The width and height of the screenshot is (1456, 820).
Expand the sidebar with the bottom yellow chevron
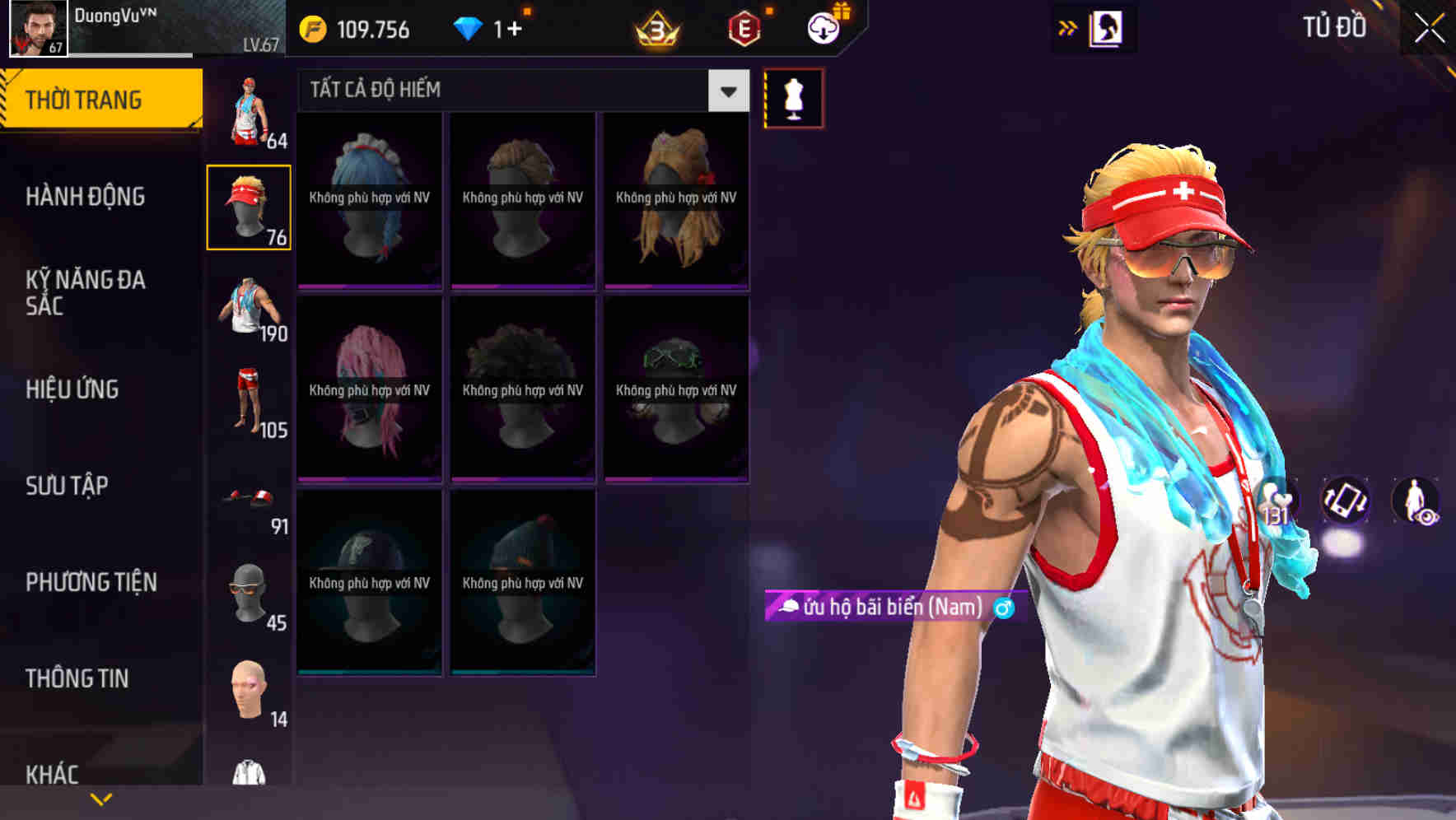[x=101, y=797]
